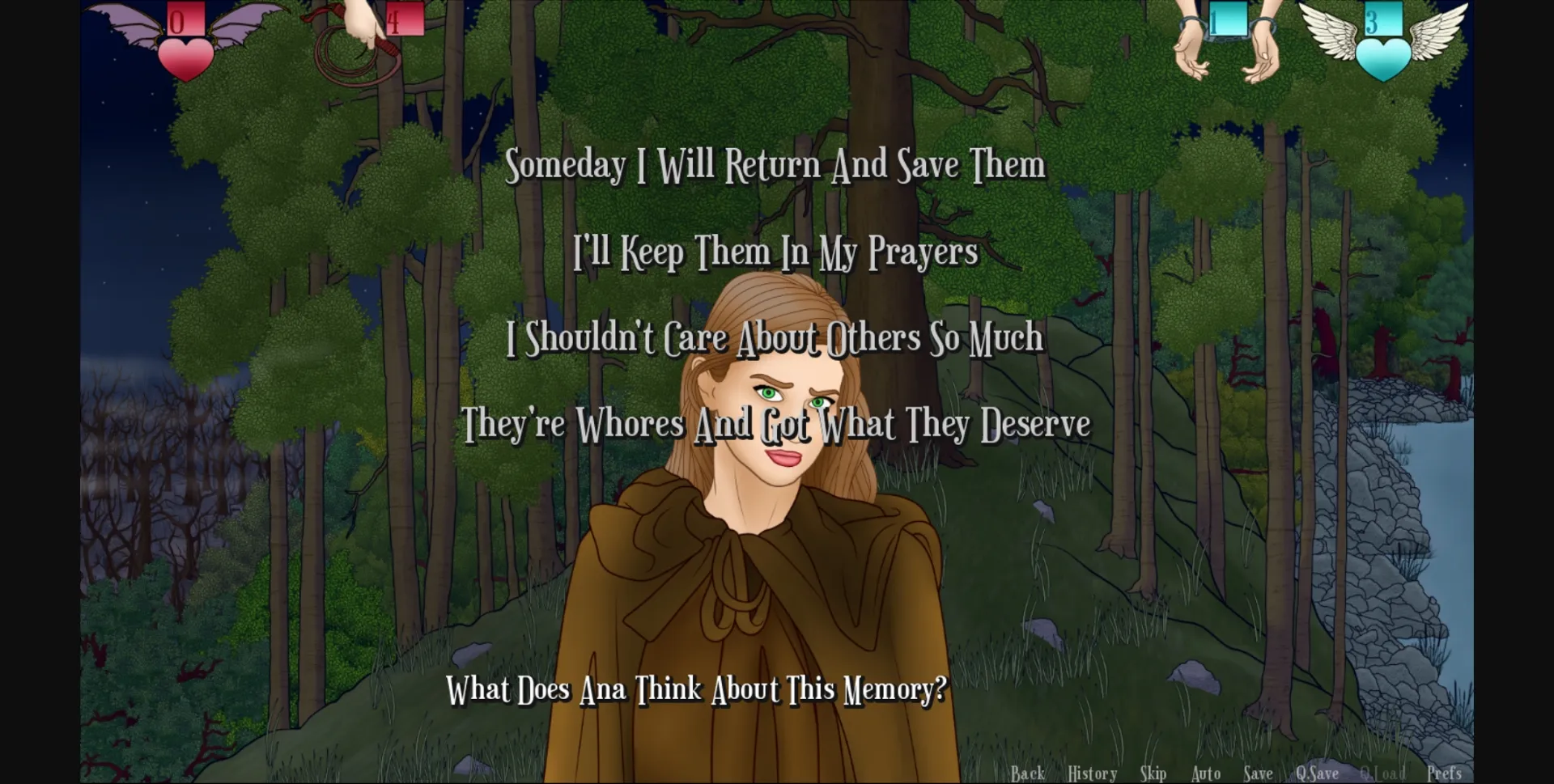Toggle Q.Save quick saving

(x=1317, y=773)
